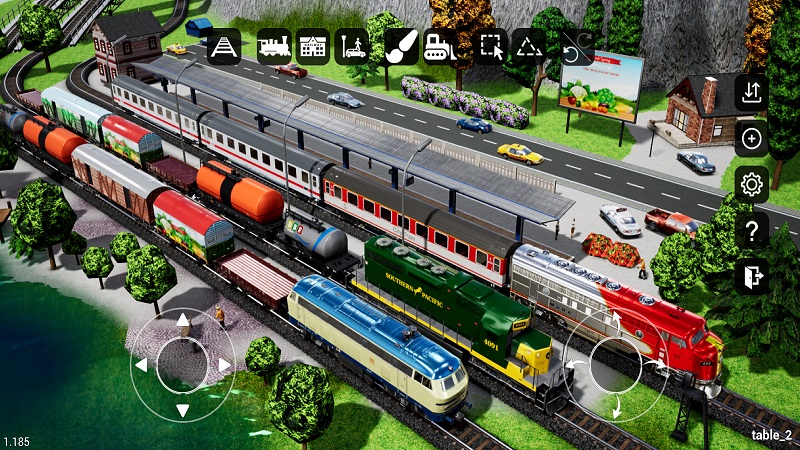Open the railway station buildings menu

point(313,46)
